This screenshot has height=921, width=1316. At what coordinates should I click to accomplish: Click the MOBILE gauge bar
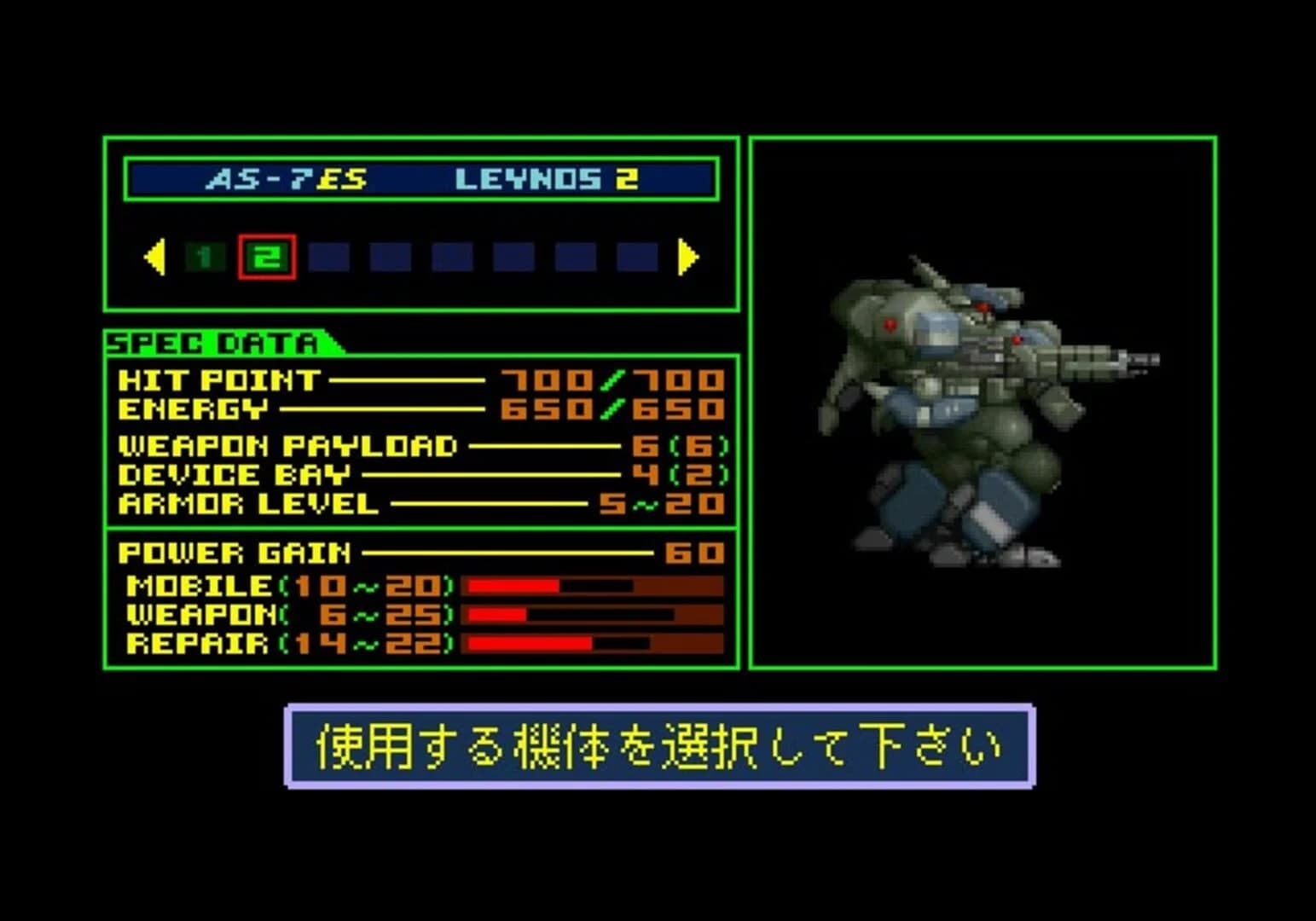click(x=588, y=587)
